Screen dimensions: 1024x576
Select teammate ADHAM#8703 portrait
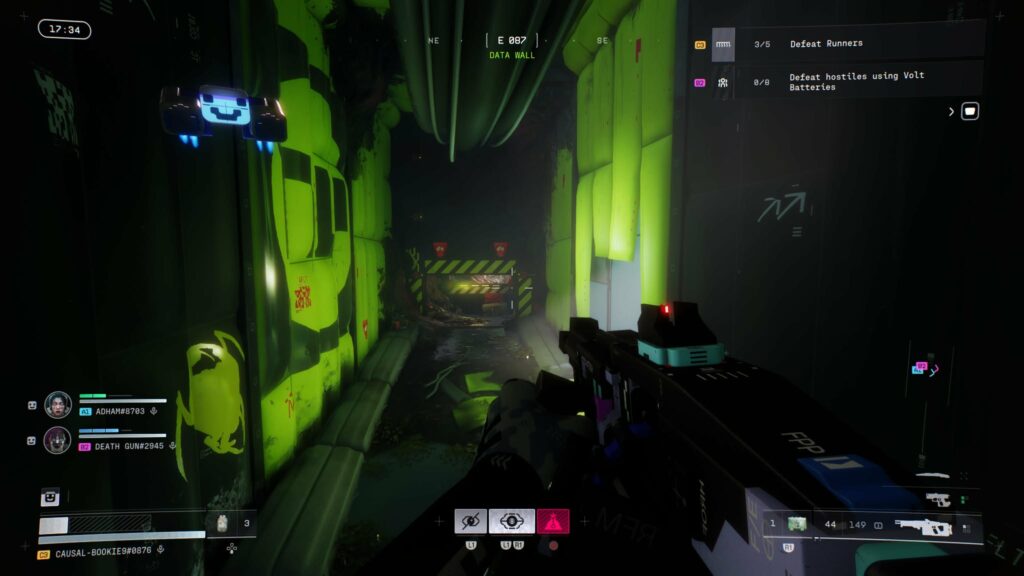[x=58, y=404]
